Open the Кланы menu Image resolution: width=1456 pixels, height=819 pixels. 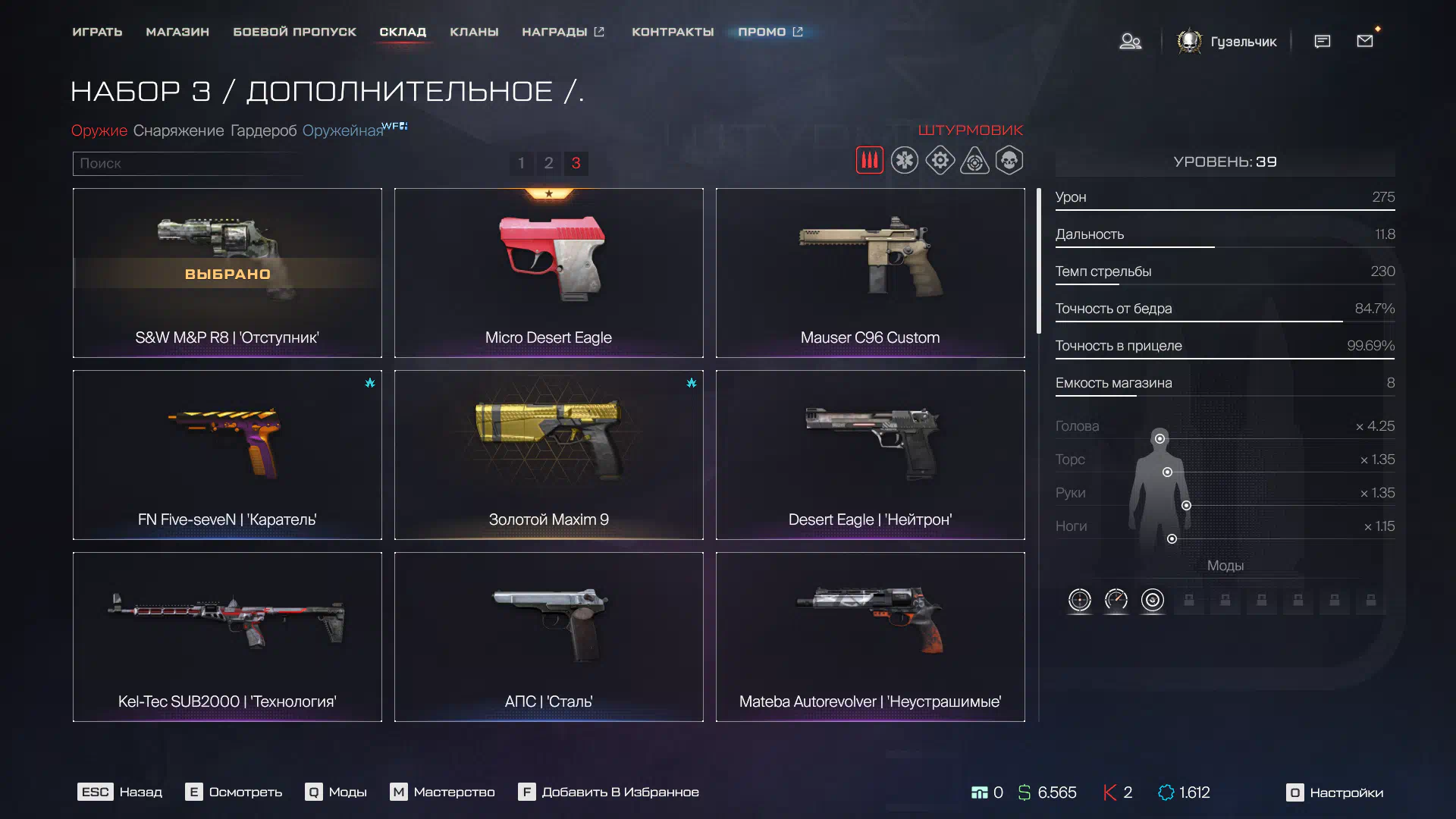pyautogui.click(x=474, y=32)
